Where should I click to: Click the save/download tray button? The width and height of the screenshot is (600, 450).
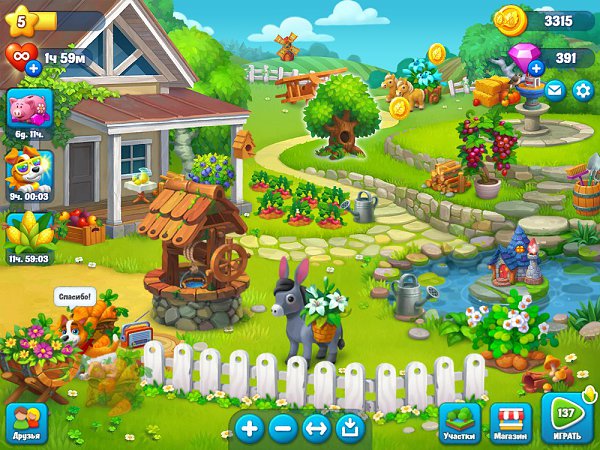click(350, 429)
